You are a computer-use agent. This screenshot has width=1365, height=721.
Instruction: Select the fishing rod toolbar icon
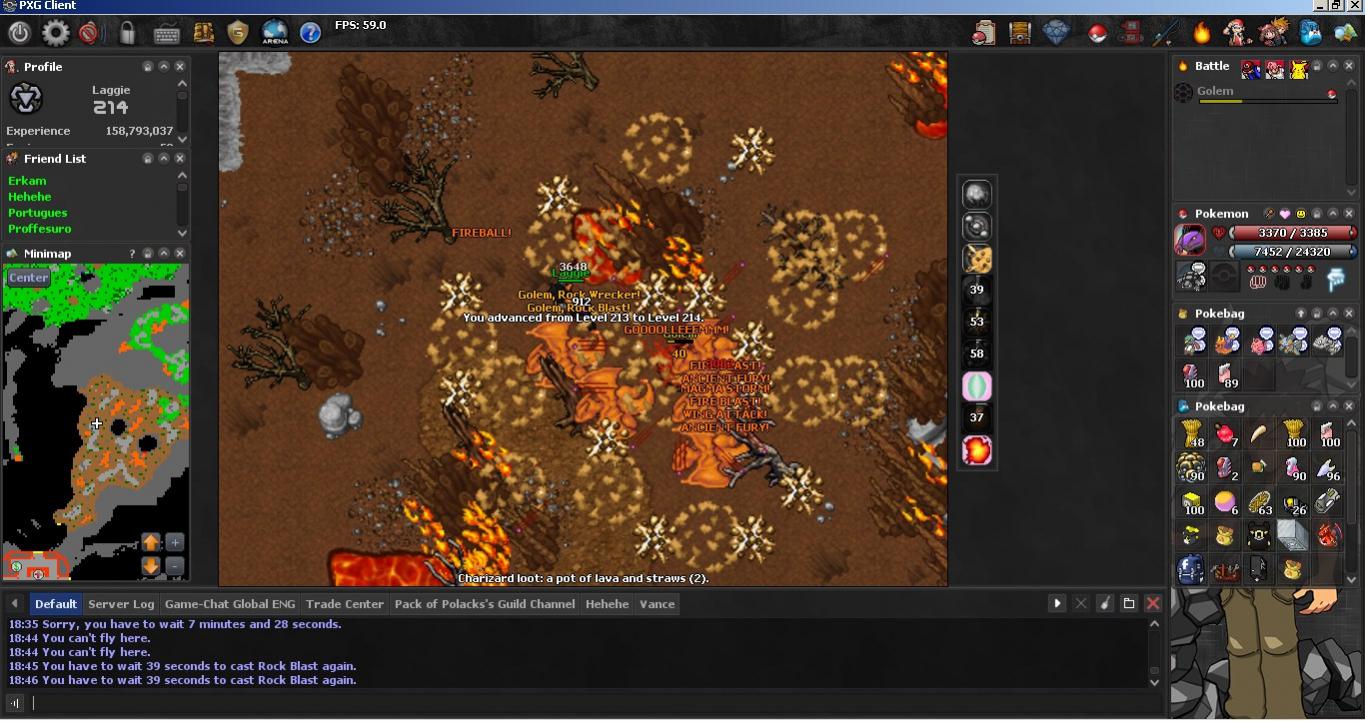[1165, 33]
